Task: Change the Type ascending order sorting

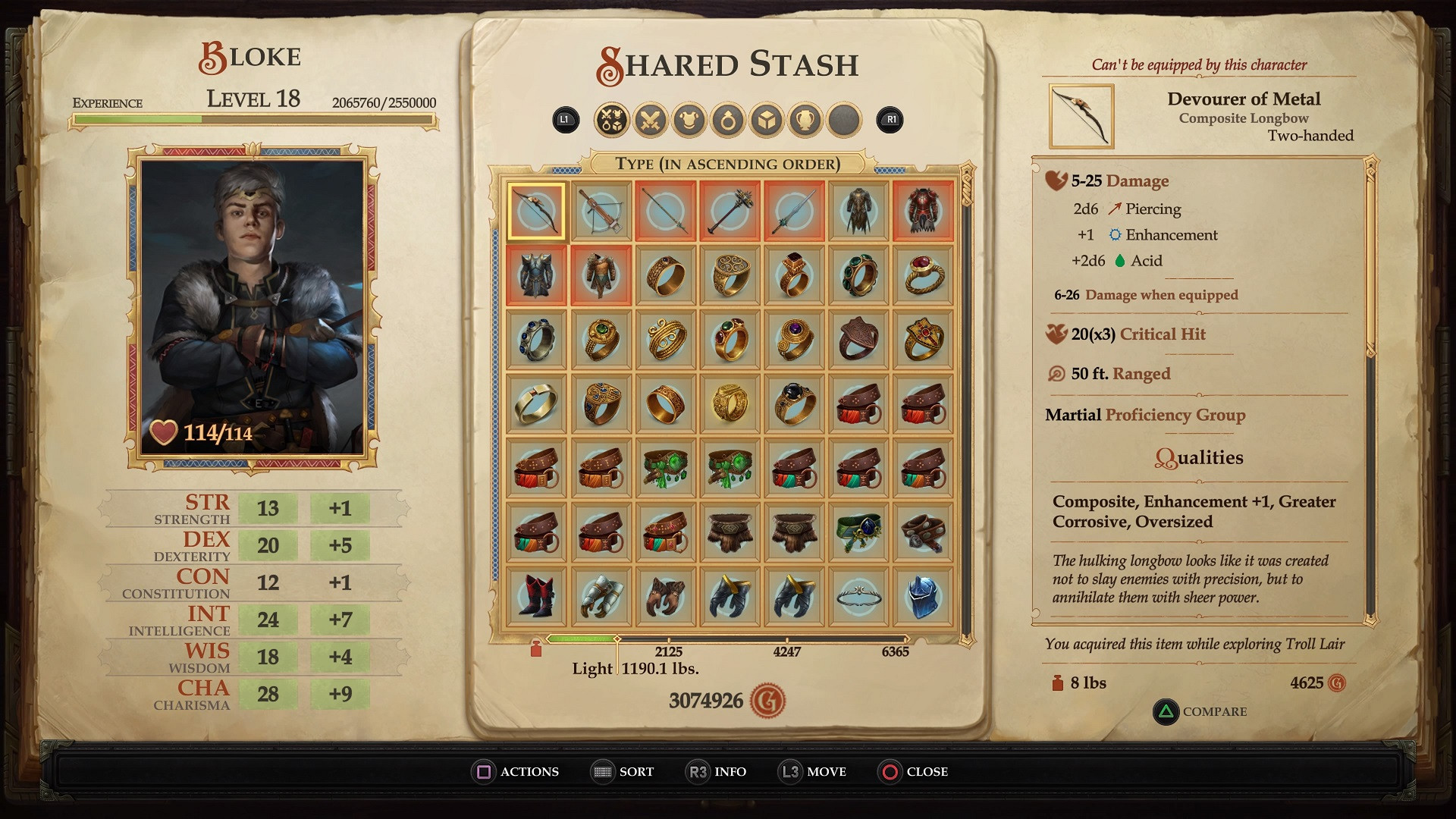Action: click(728, 164)
